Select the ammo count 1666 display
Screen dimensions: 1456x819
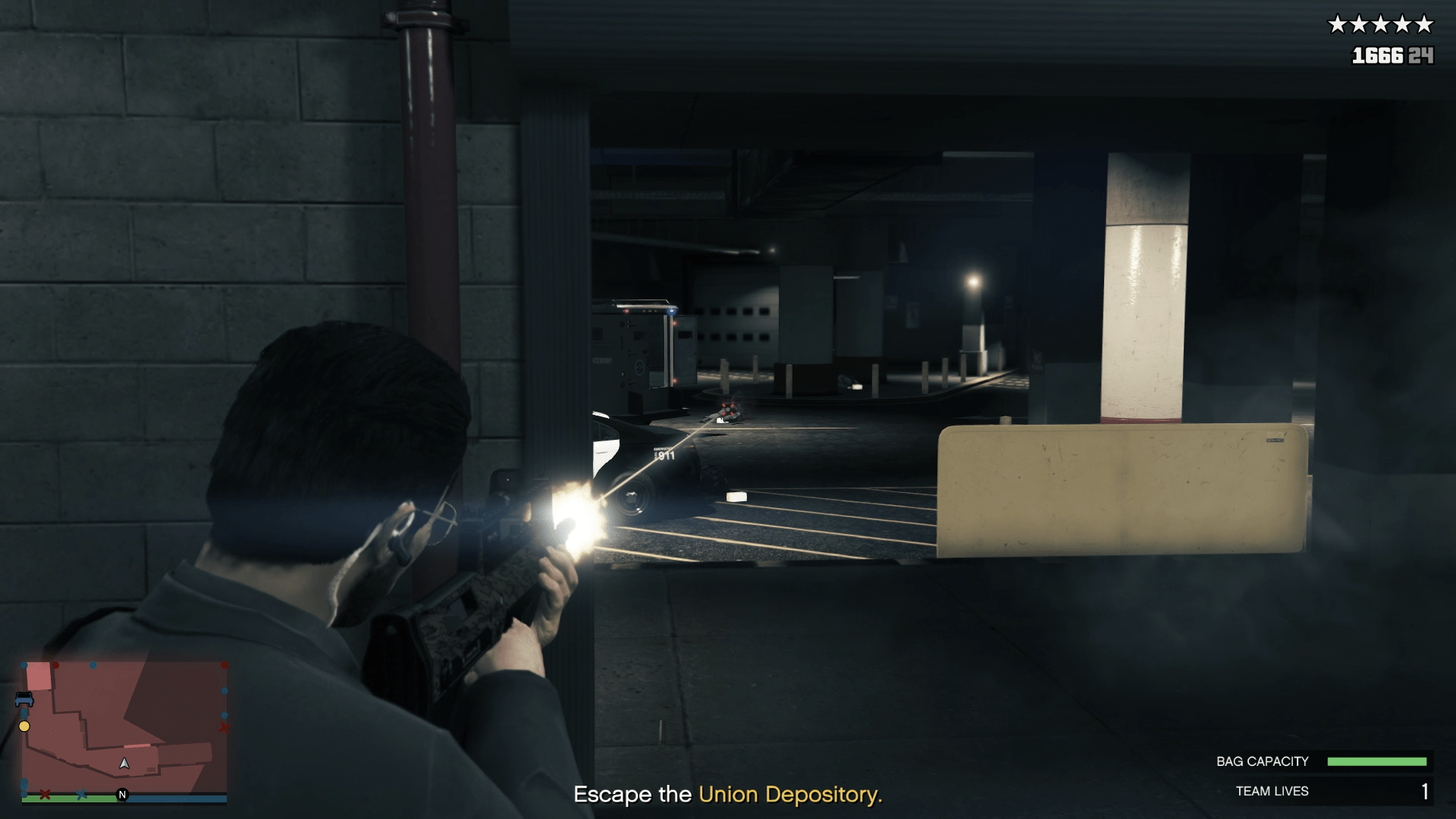click(1378, 56)
